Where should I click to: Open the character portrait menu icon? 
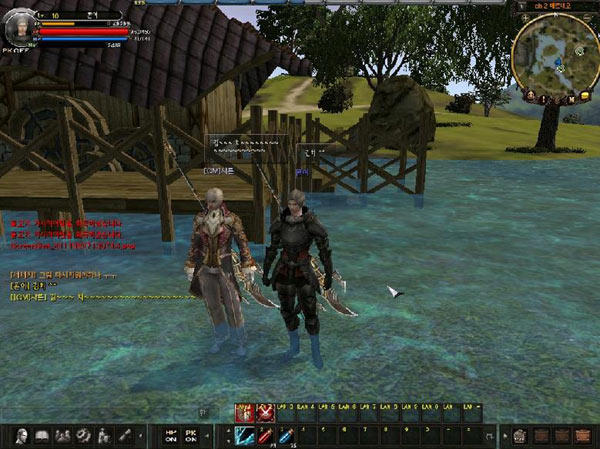point(21,435)
